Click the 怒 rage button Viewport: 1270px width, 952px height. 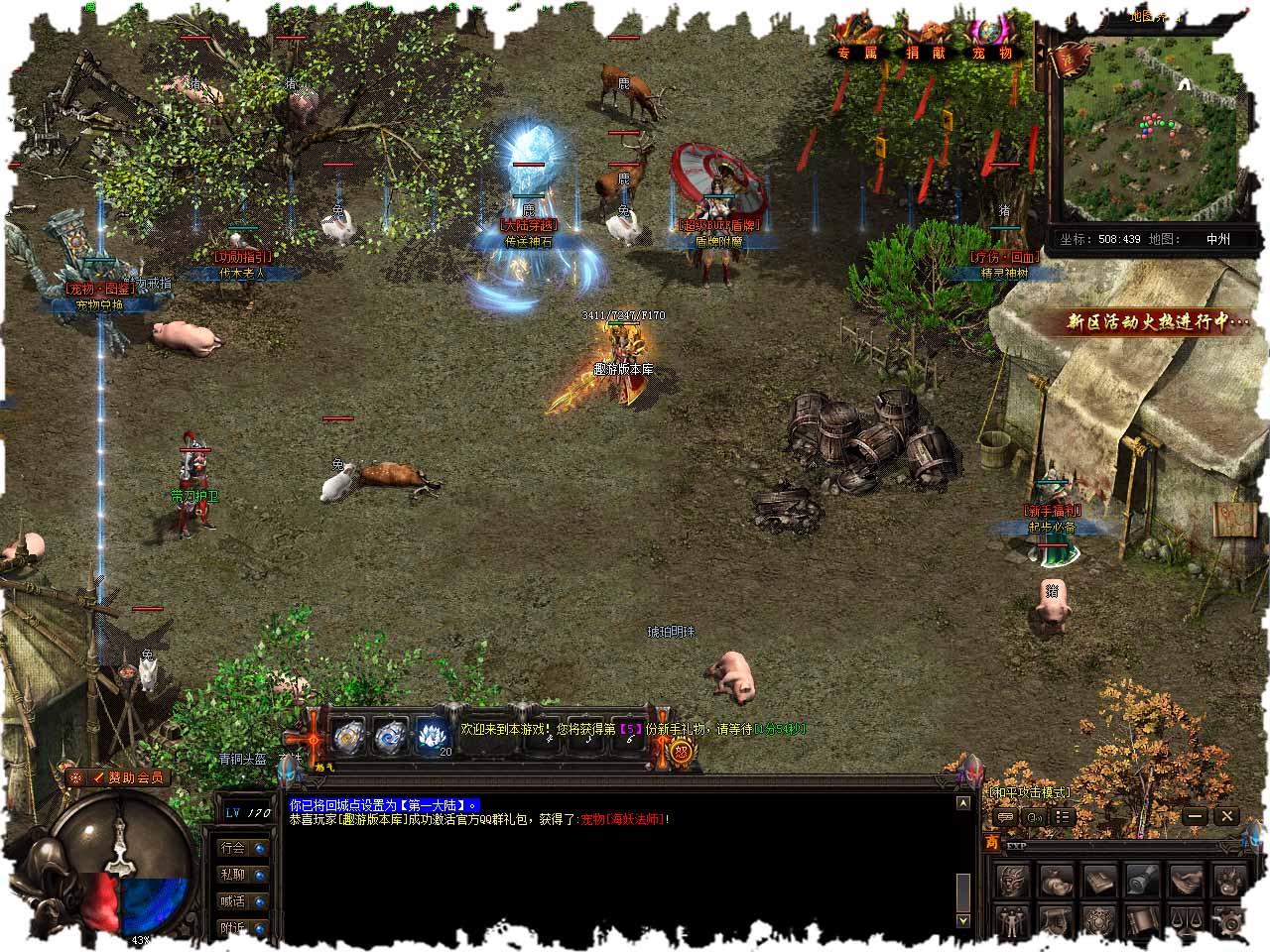pyautogui.click(x=682, y=752)
